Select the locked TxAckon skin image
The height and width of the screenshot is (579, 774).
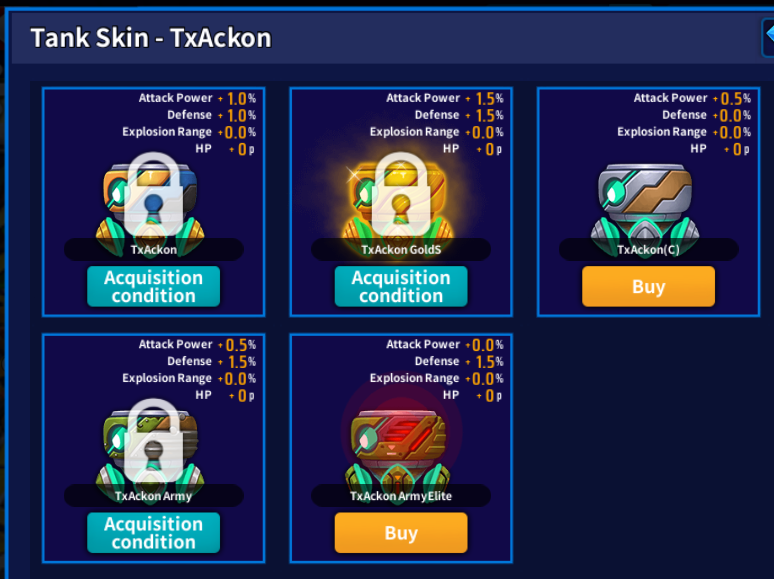click(153, 200)
